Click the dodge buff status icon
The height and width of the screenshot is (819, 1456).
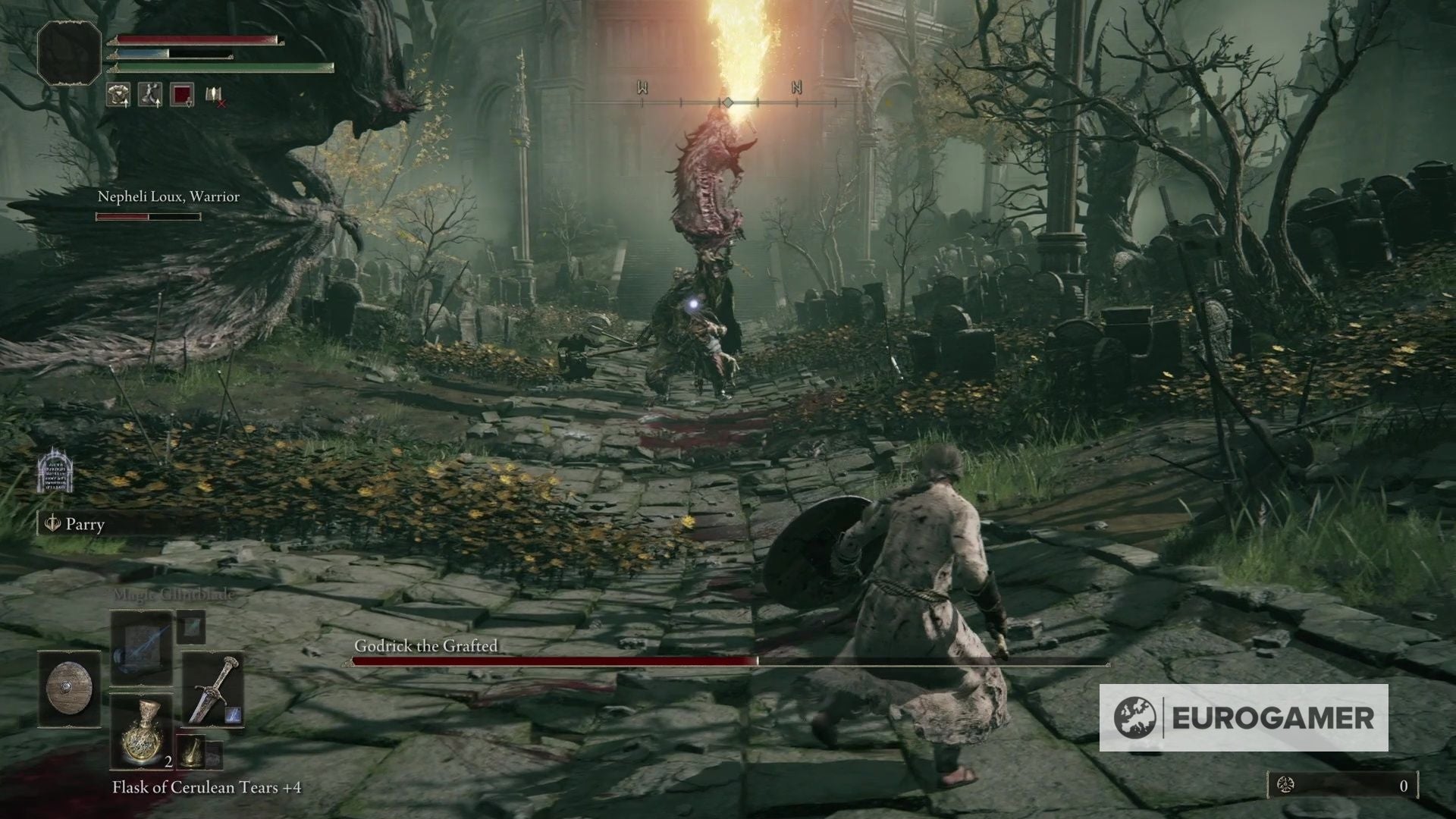point(150,94)
